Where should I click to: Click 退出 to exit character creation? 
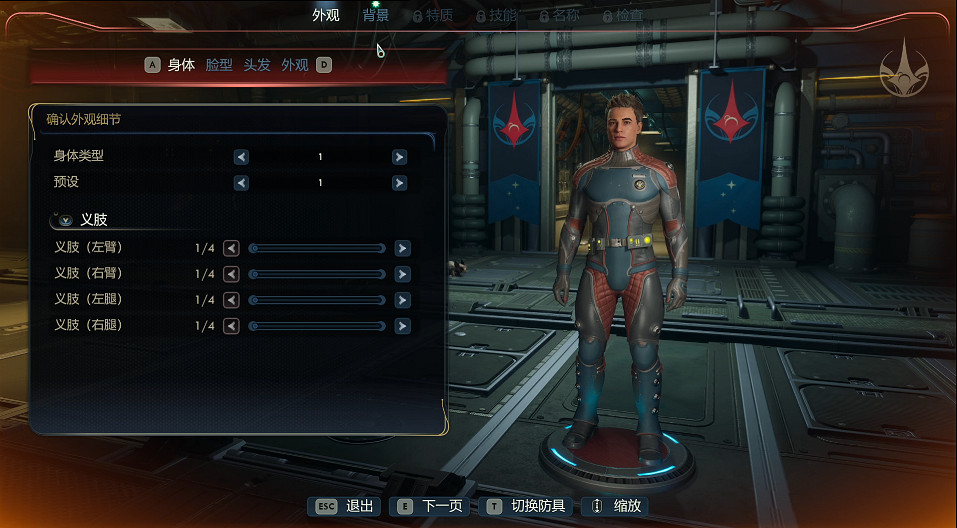tap(346, 506)
